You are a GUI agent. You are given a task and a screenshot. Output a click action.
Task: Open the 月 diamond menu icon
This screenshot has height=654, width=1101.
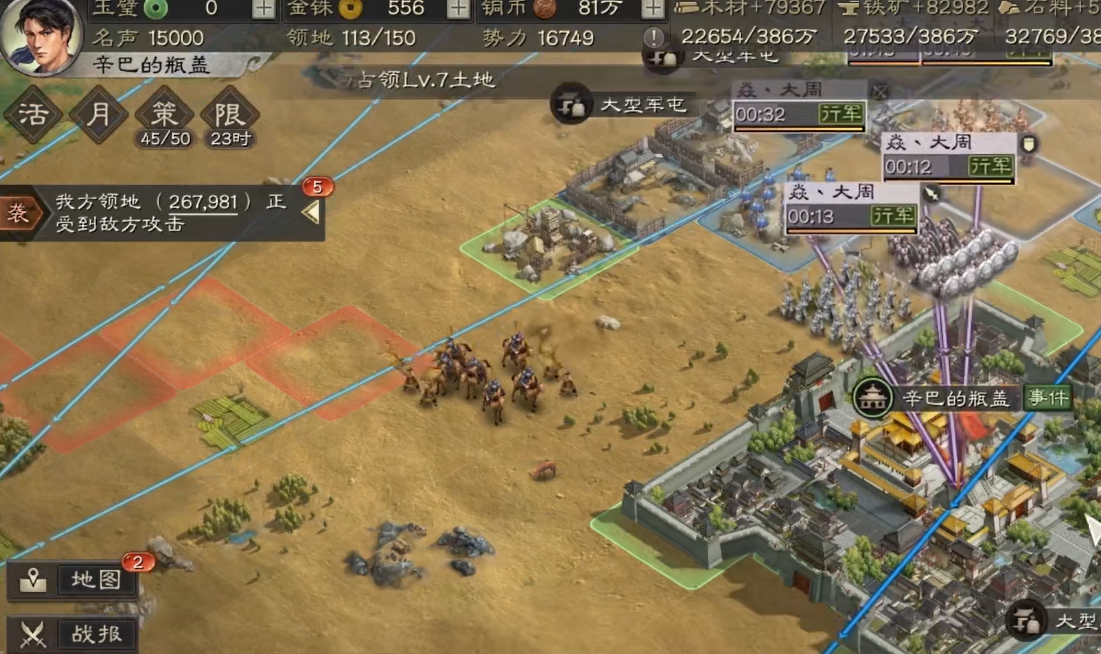[x=98, y=114]
